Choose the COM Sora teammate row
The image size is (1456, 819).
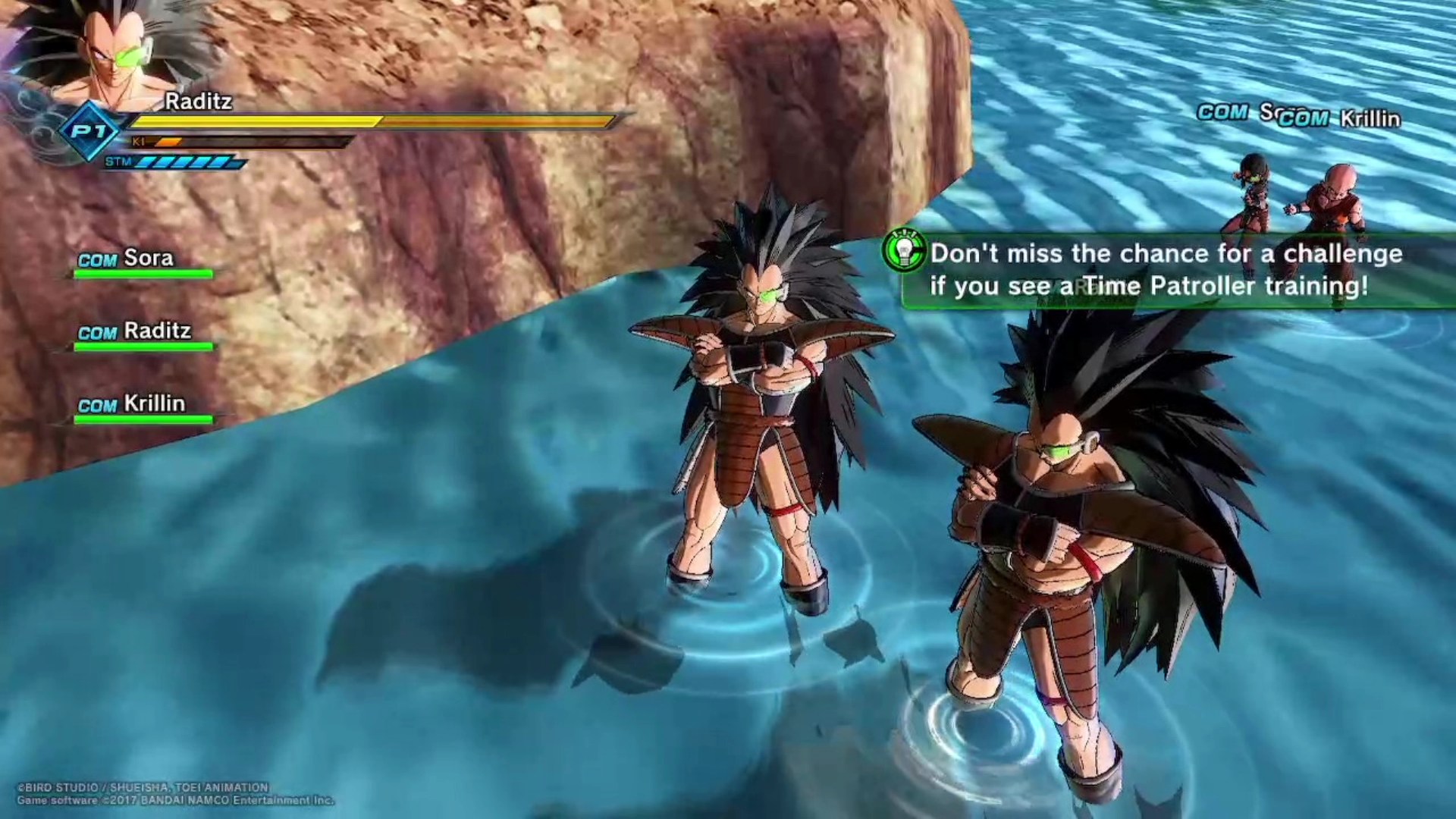[x=143, y=262]
